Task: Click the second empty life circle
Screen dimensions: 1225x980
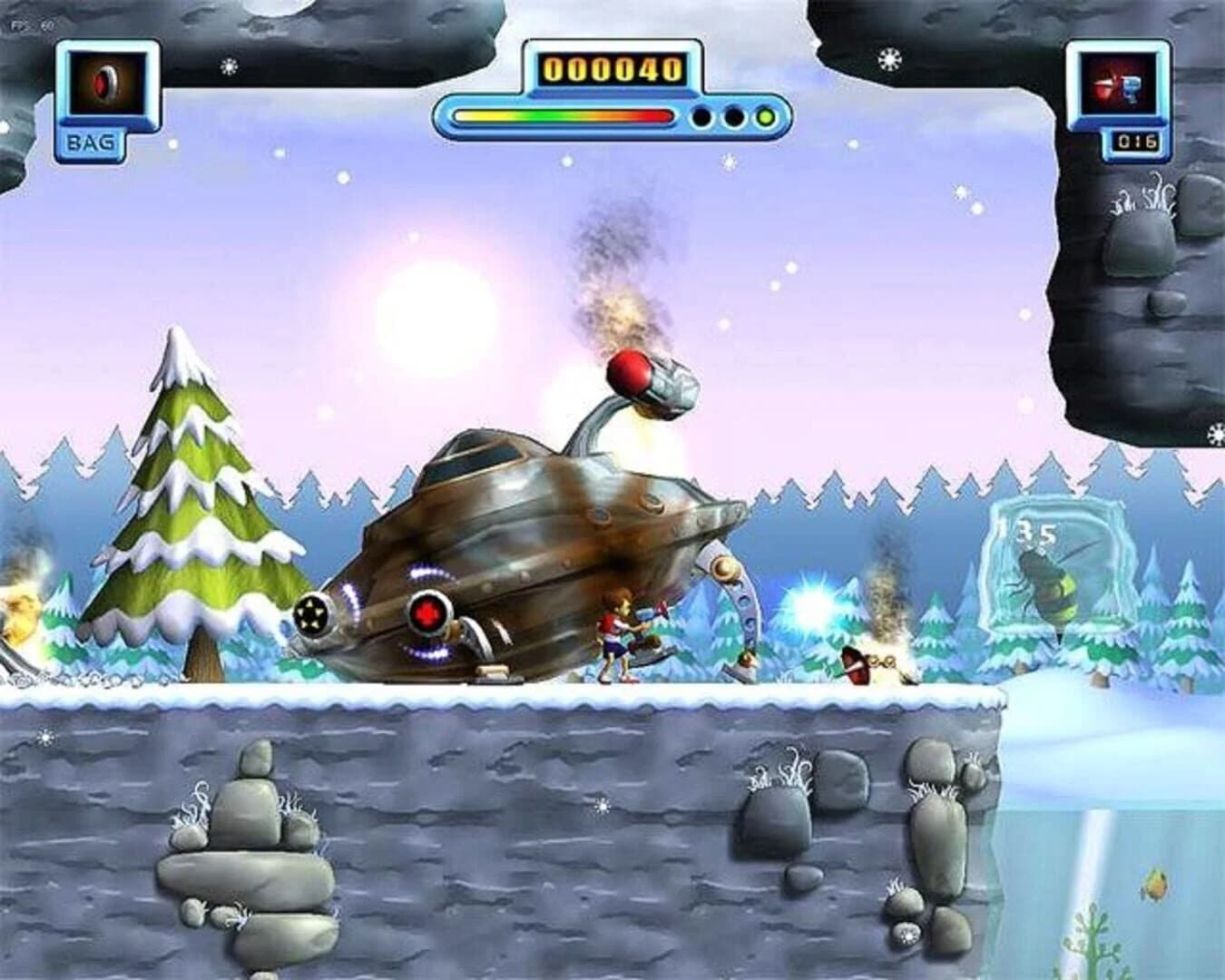Action: pyautogui.click(x=733, y=116)
